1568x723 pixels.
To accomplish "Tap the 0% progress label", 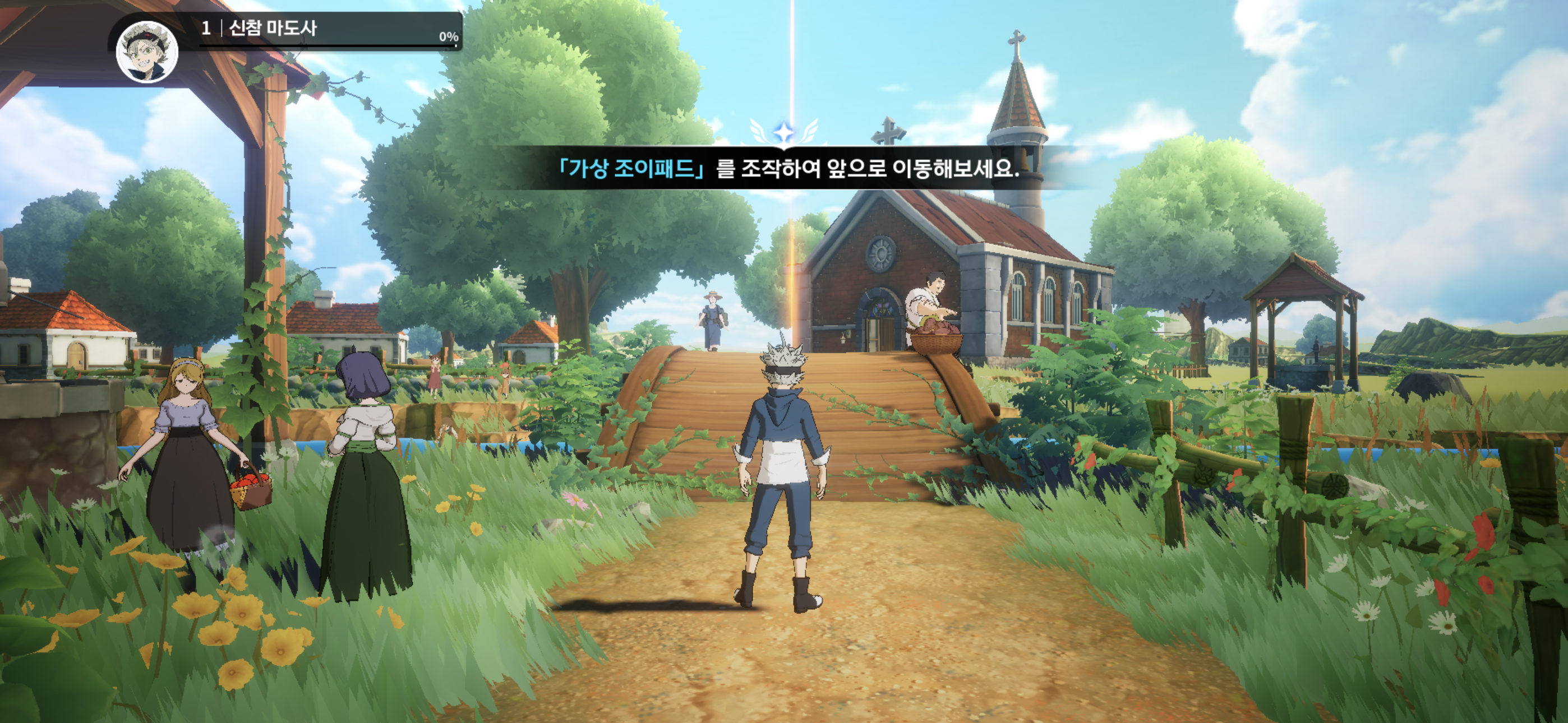I will coord(448,38).
